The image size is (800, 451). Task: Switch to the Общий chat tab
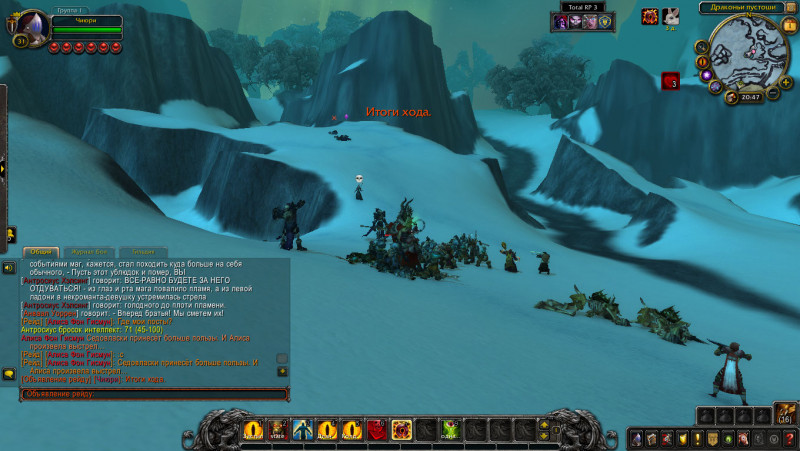pyautogui.click(x=41, y=251)
